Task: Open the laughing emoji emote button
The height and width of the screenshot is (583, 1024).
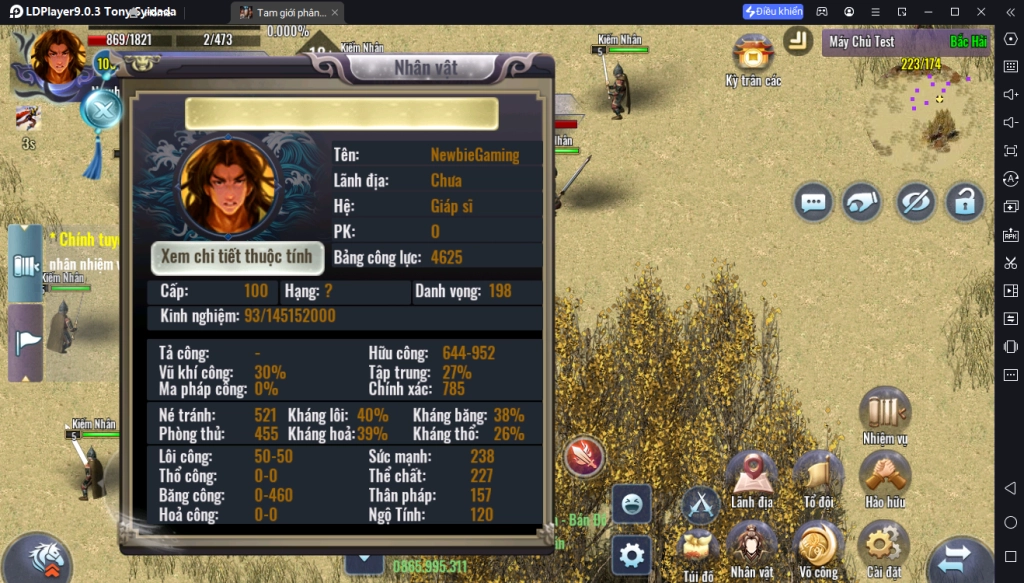Action: click(x=631, y=504)
